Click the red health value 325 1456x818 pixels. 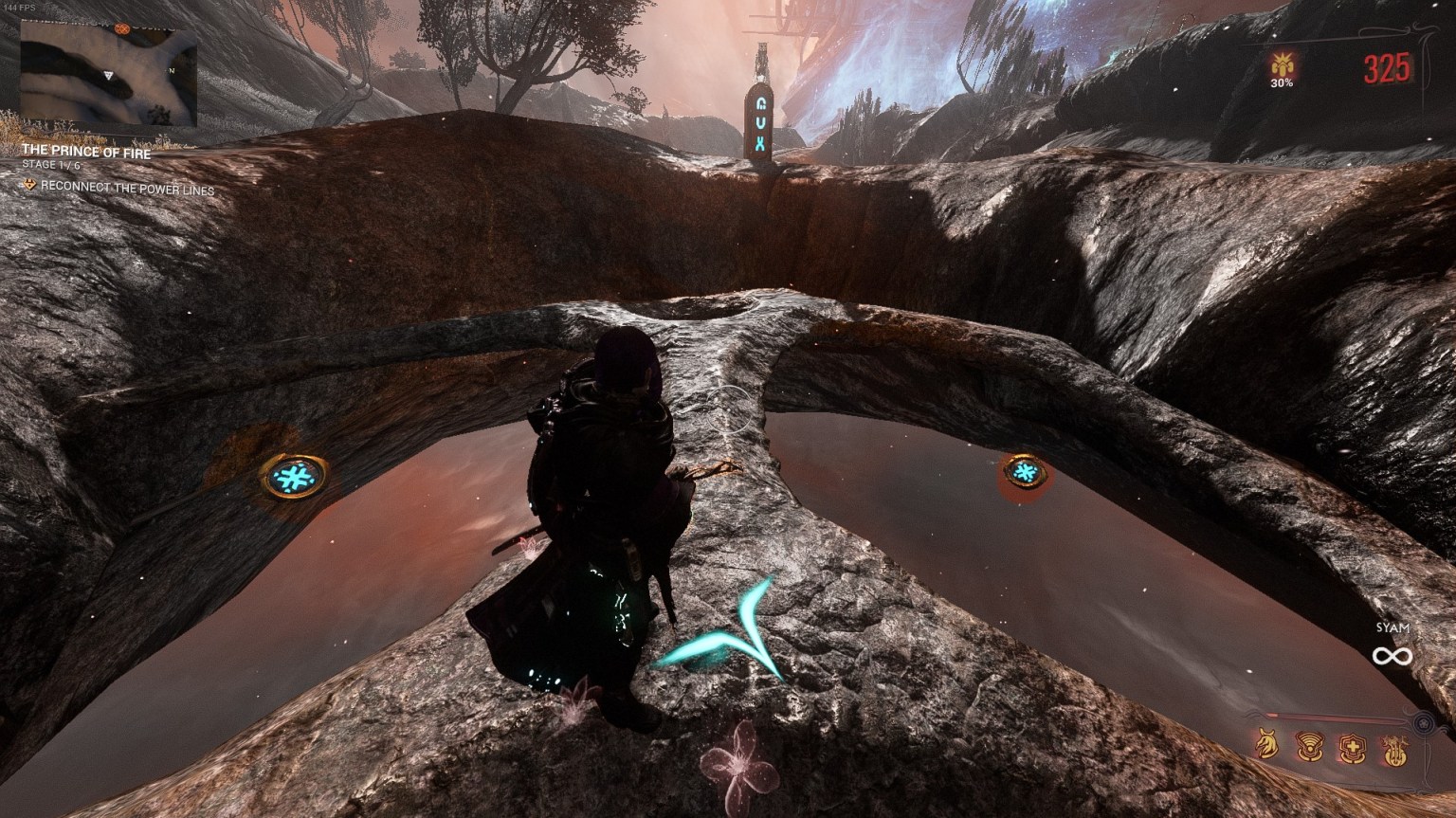(1387, 69)
